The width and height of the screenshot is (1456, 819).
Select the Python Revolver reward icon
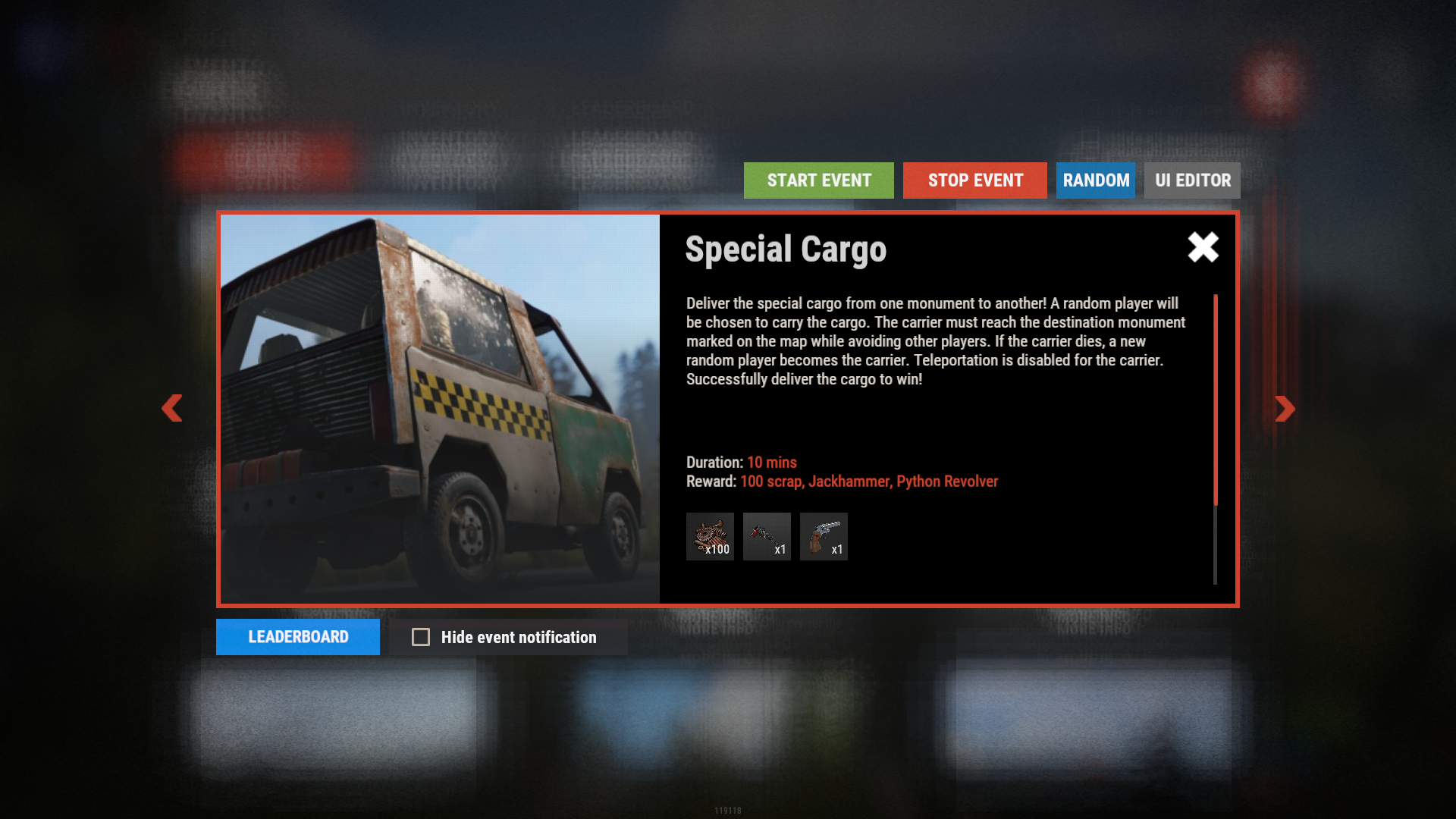pyautogui.click(x=824, y=537)
